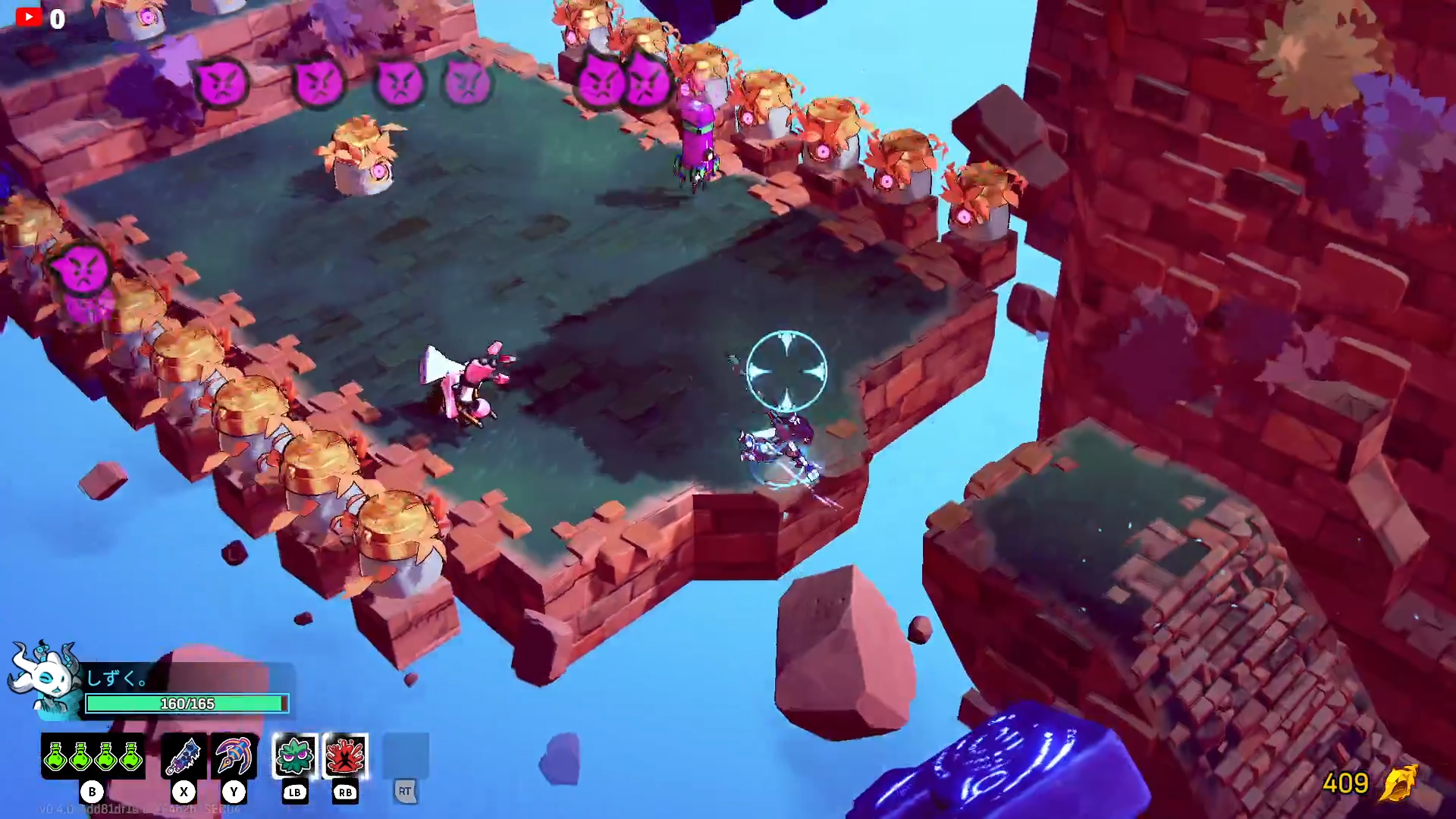Activate the green leafy monster ability
This screenshot has height=819, width=1456.
pos(295,756)
